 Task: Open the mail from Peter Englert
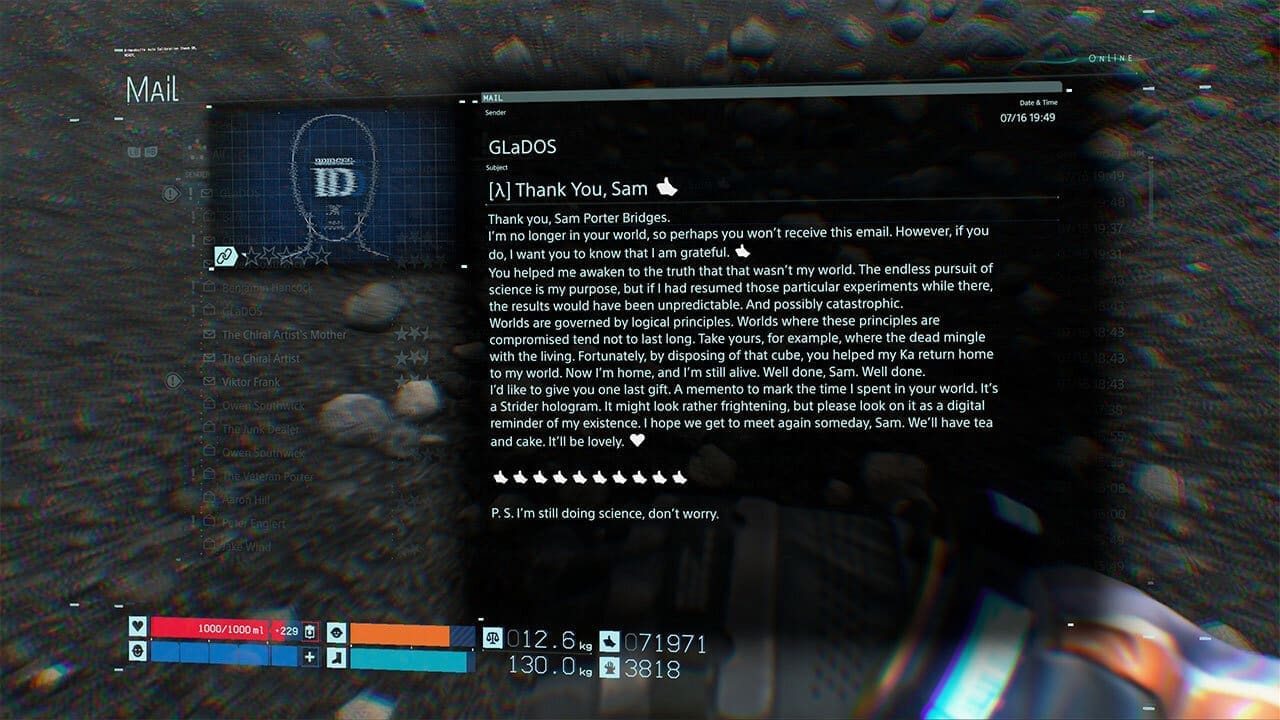pyautogui.click(x=254, y=524)
